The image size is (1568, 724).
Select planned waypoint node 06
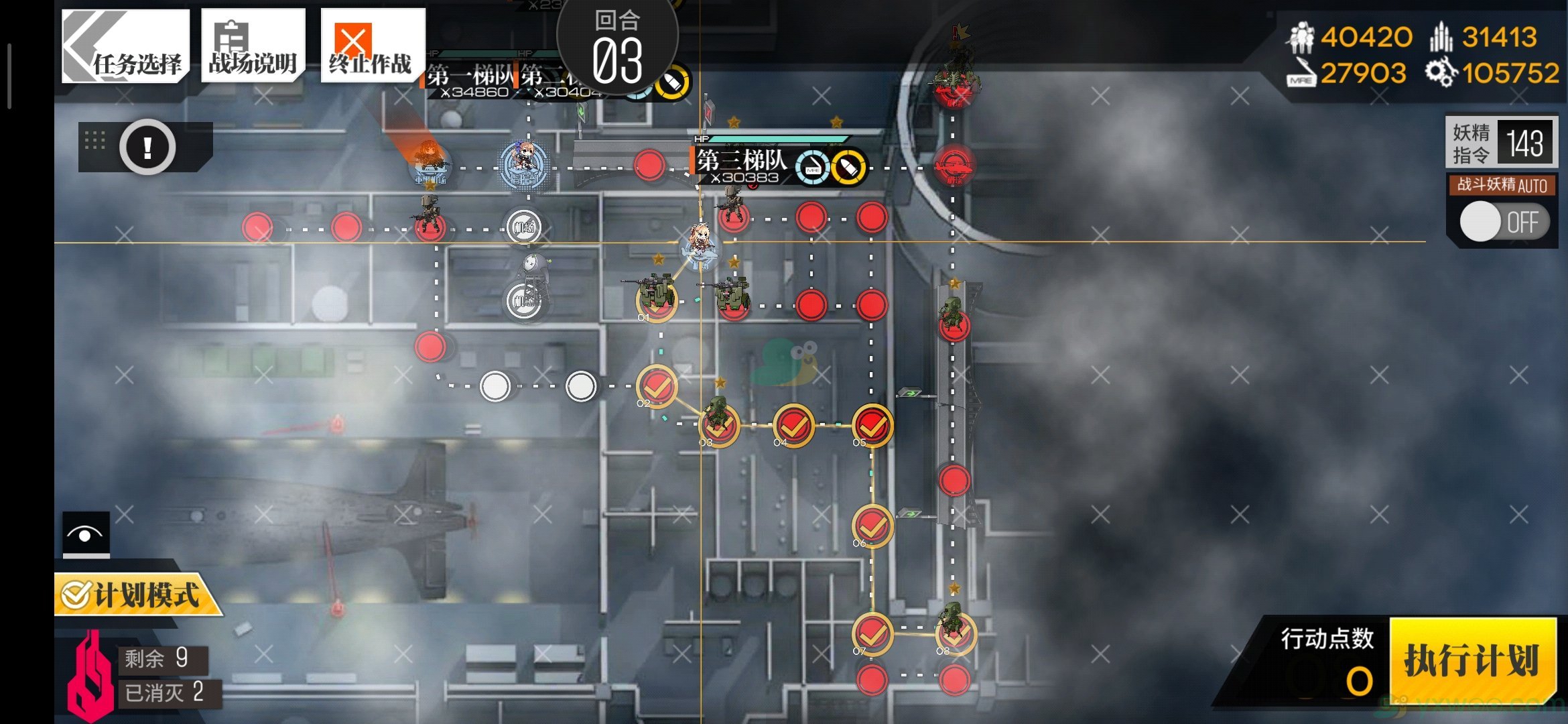[x=872, y=525]
